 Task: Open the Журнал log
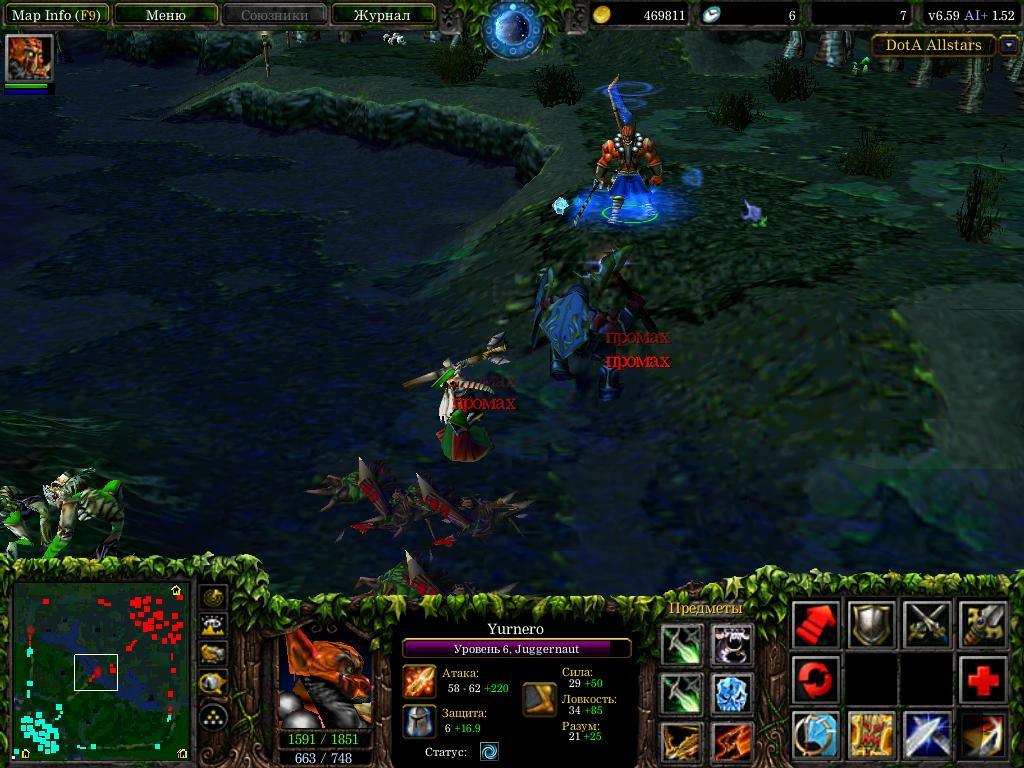383,15
